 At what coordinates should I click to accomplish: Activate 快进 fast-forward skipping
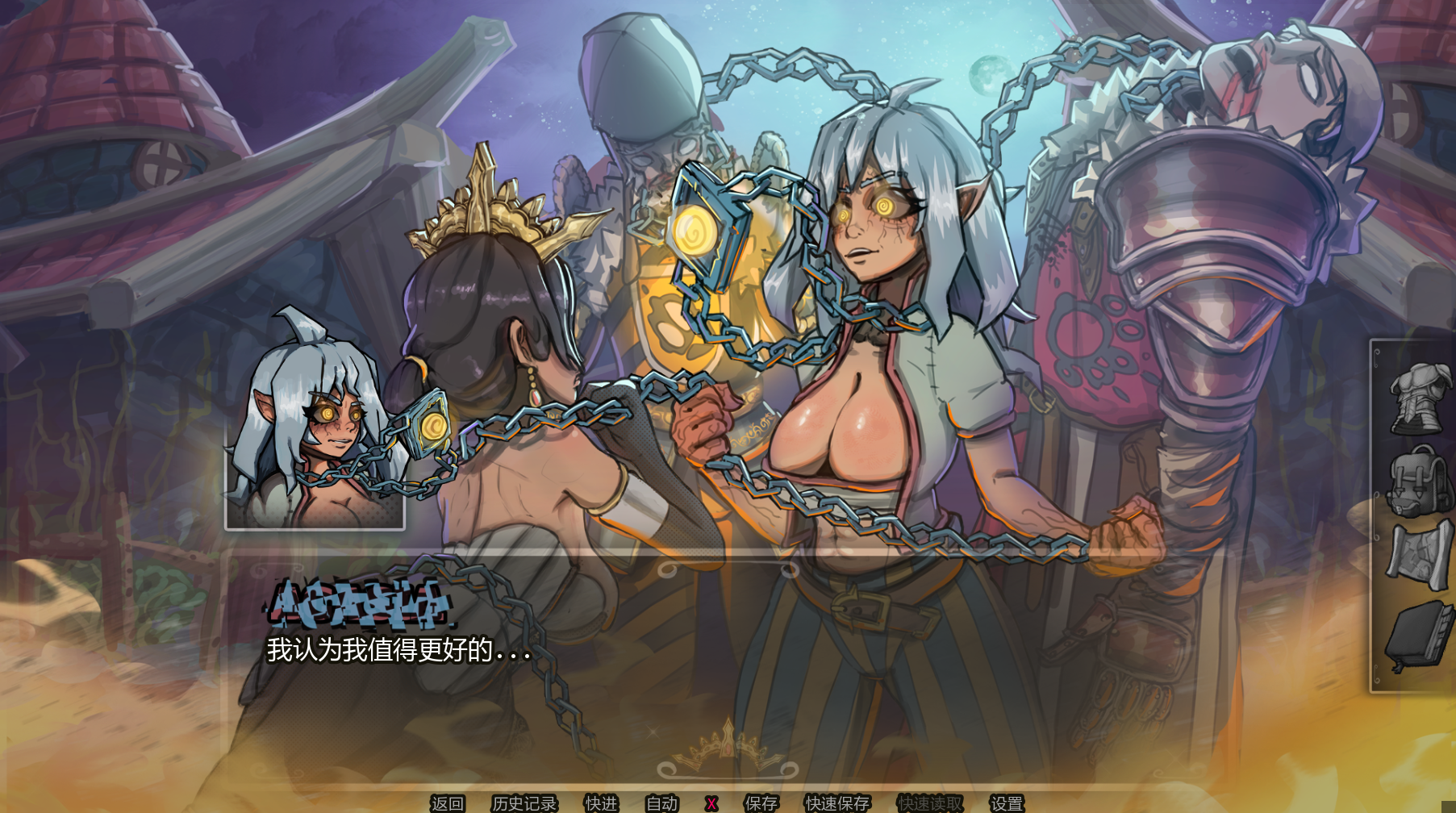click(x=601, y=803)
